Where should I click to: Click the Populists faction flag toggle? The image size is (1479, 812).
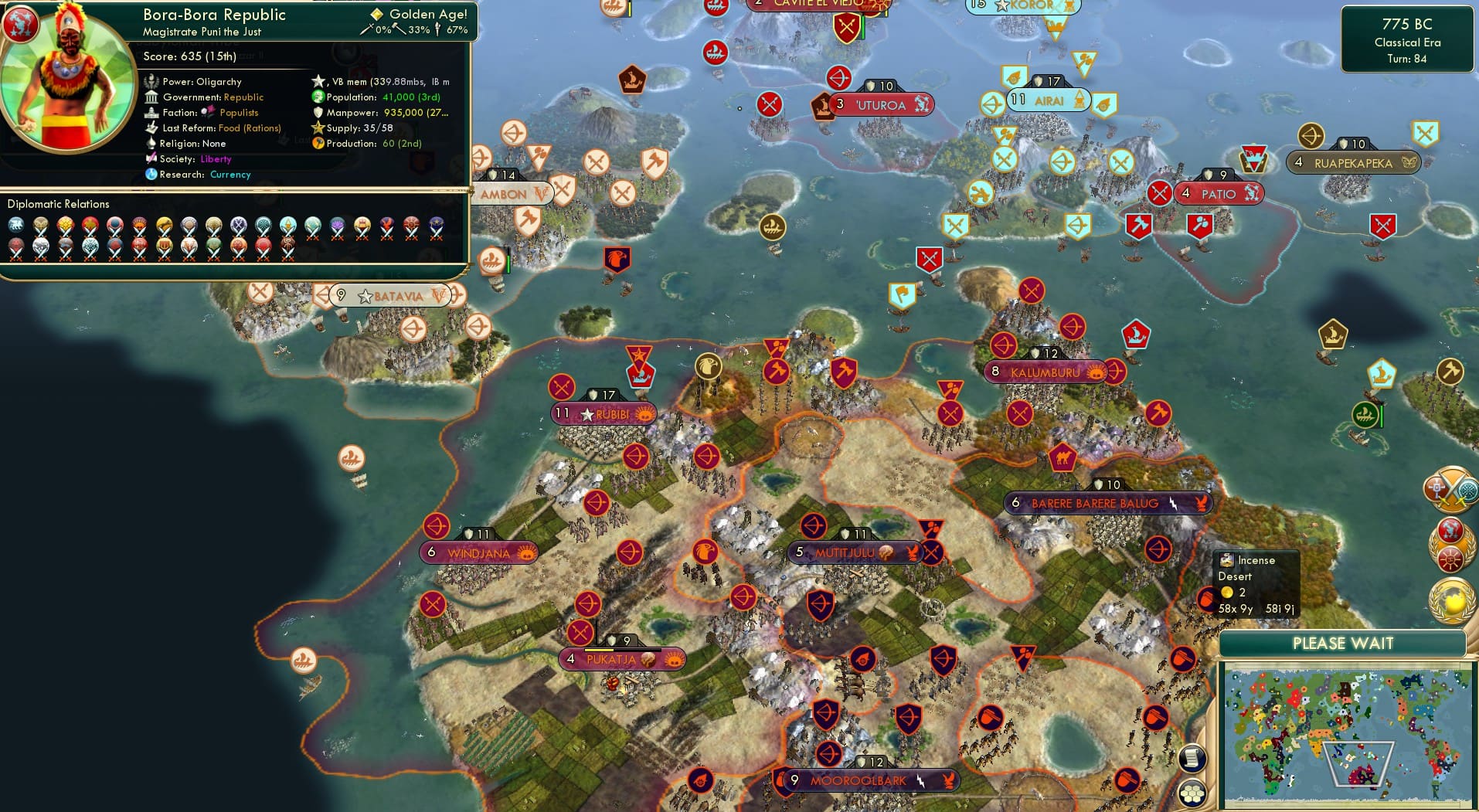click(210, 112)
